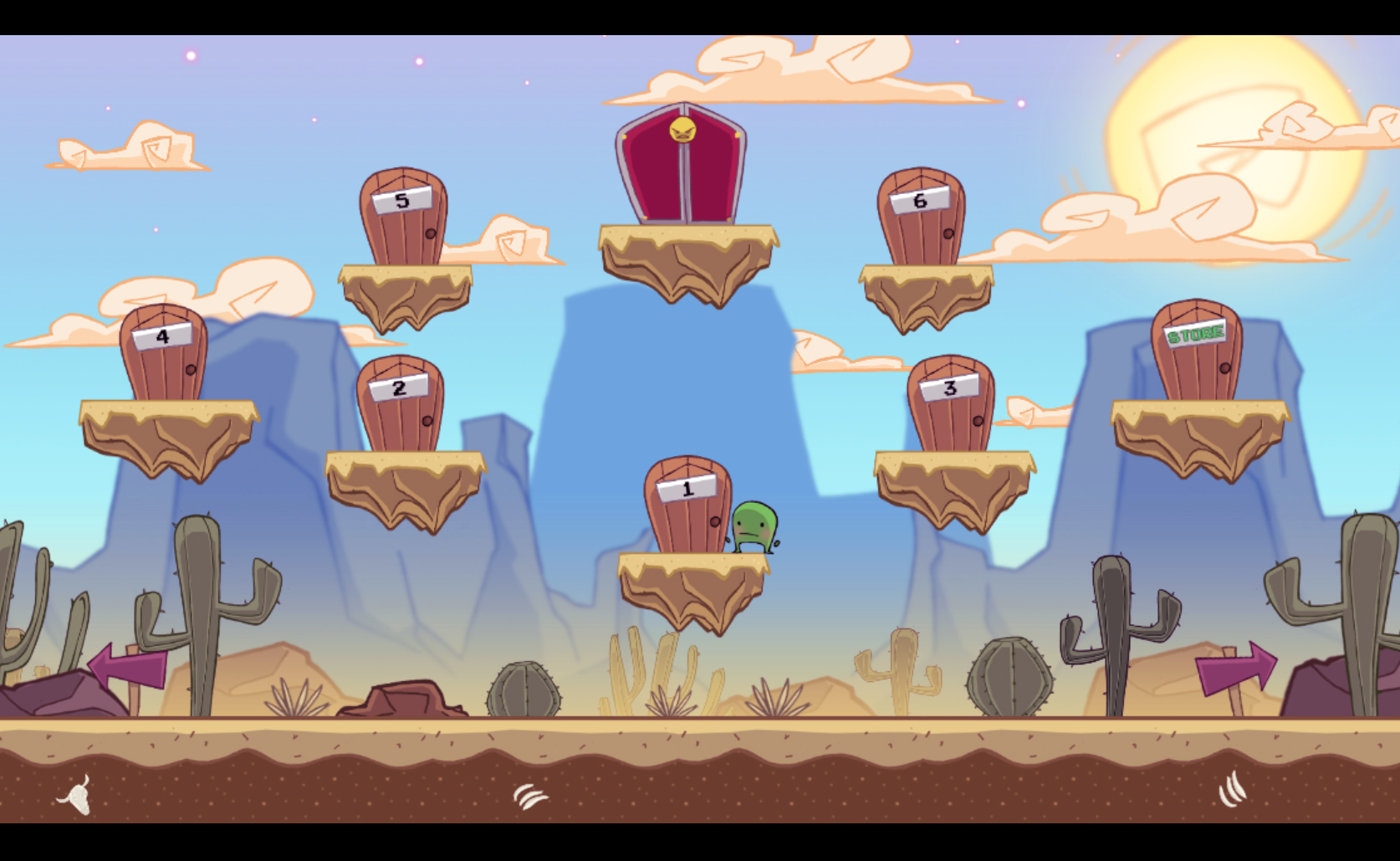Viewport: 1400px width, 861px height.
Task: Click the left purple arrow sign
Action: [125, 665]
